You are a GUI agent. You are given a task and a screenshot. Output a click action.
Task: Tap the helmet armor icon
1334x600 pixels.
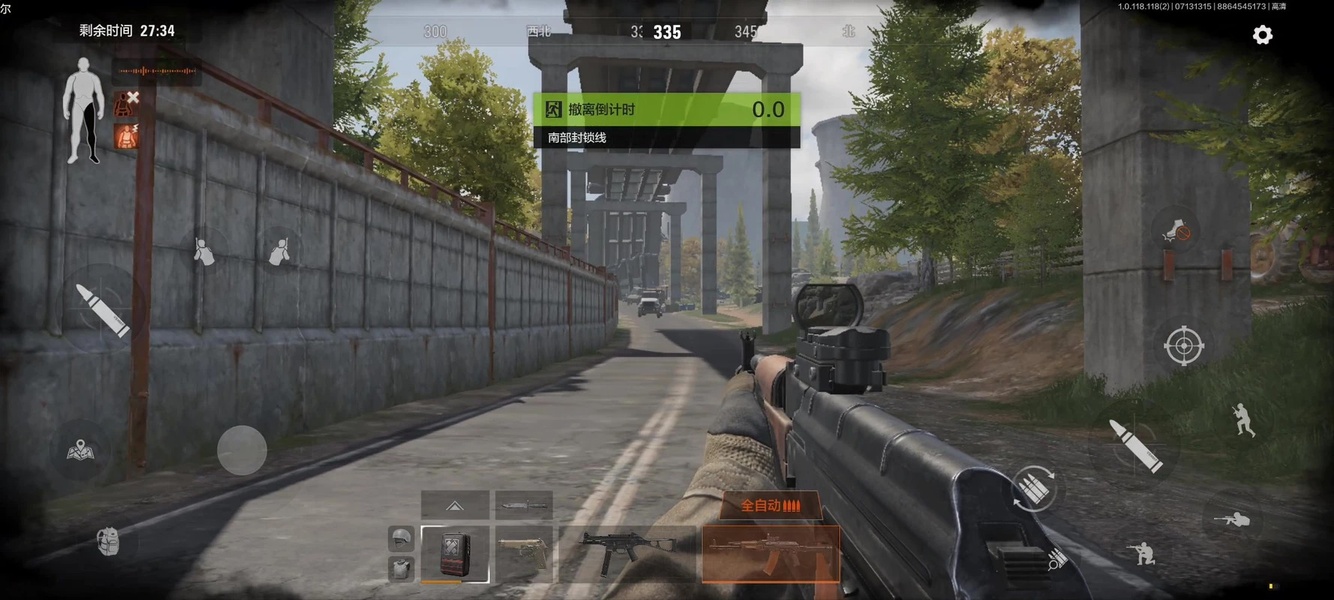point(401,538)
